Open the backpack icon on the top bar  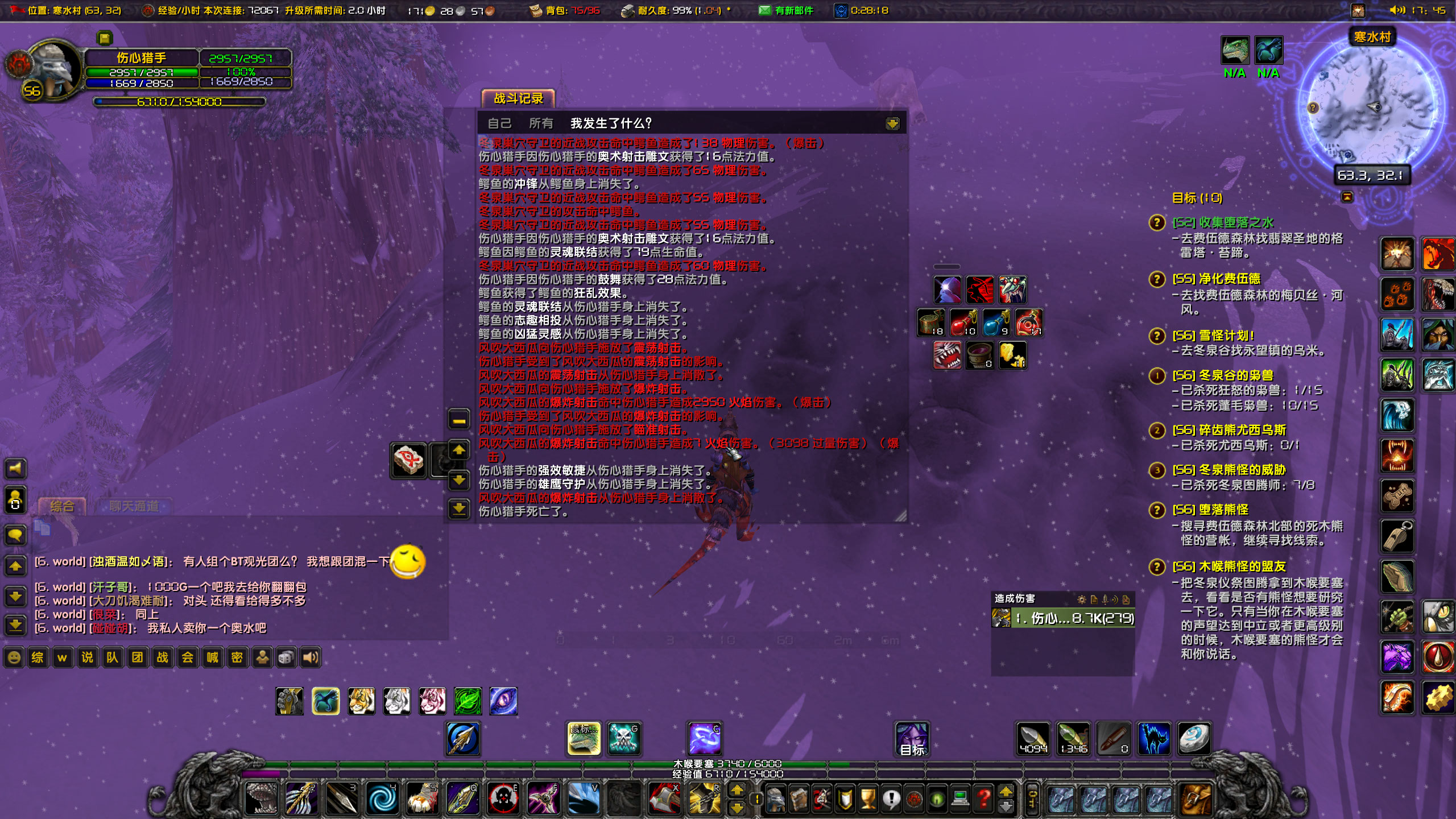coord(537,10)
